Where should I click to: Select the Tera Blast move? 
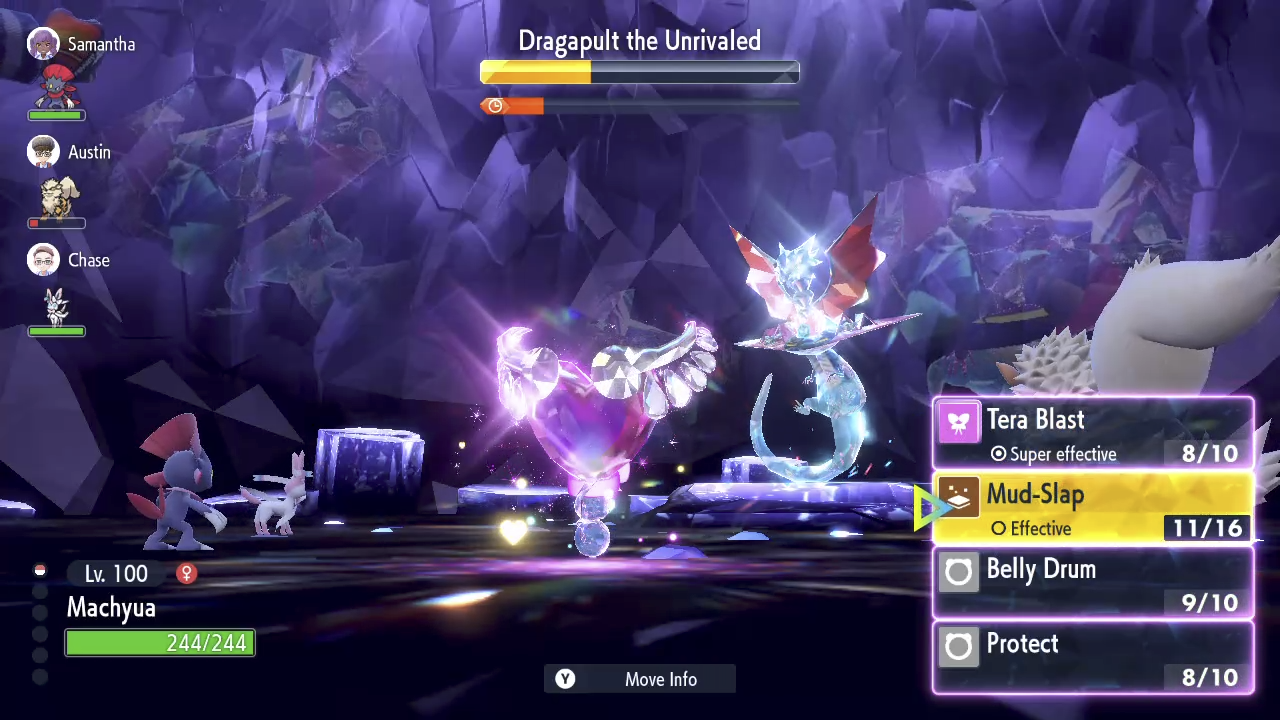[x=1092, y=434]
